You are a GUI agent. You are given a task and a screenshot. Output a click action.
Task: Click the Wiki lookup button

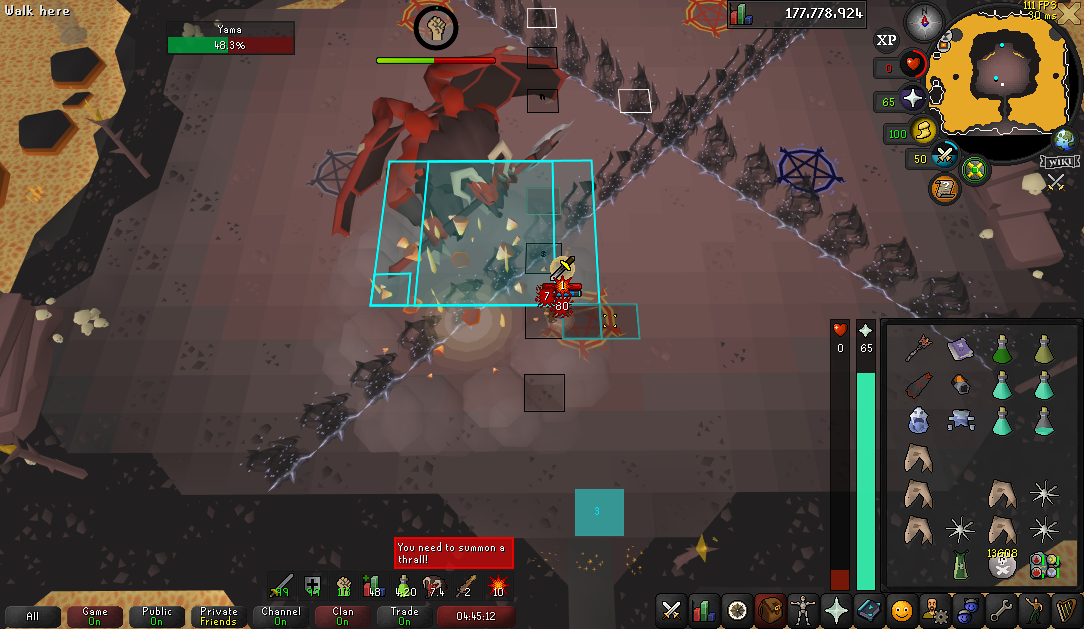point(1058,162)
